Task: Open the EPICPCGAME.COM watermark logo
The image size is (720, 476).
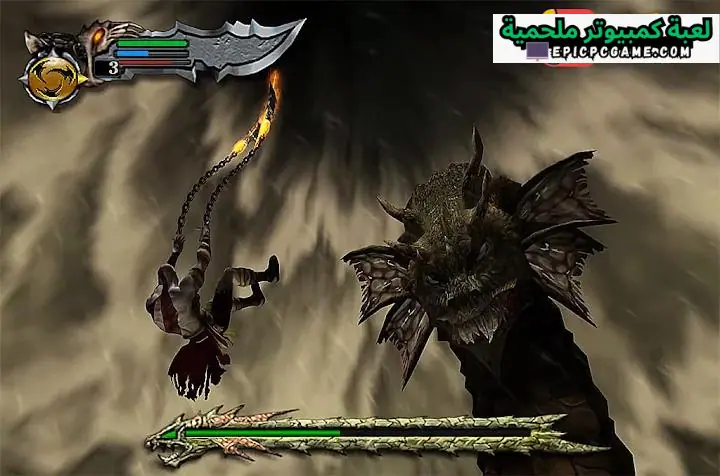Action: [x=605, y=38]
